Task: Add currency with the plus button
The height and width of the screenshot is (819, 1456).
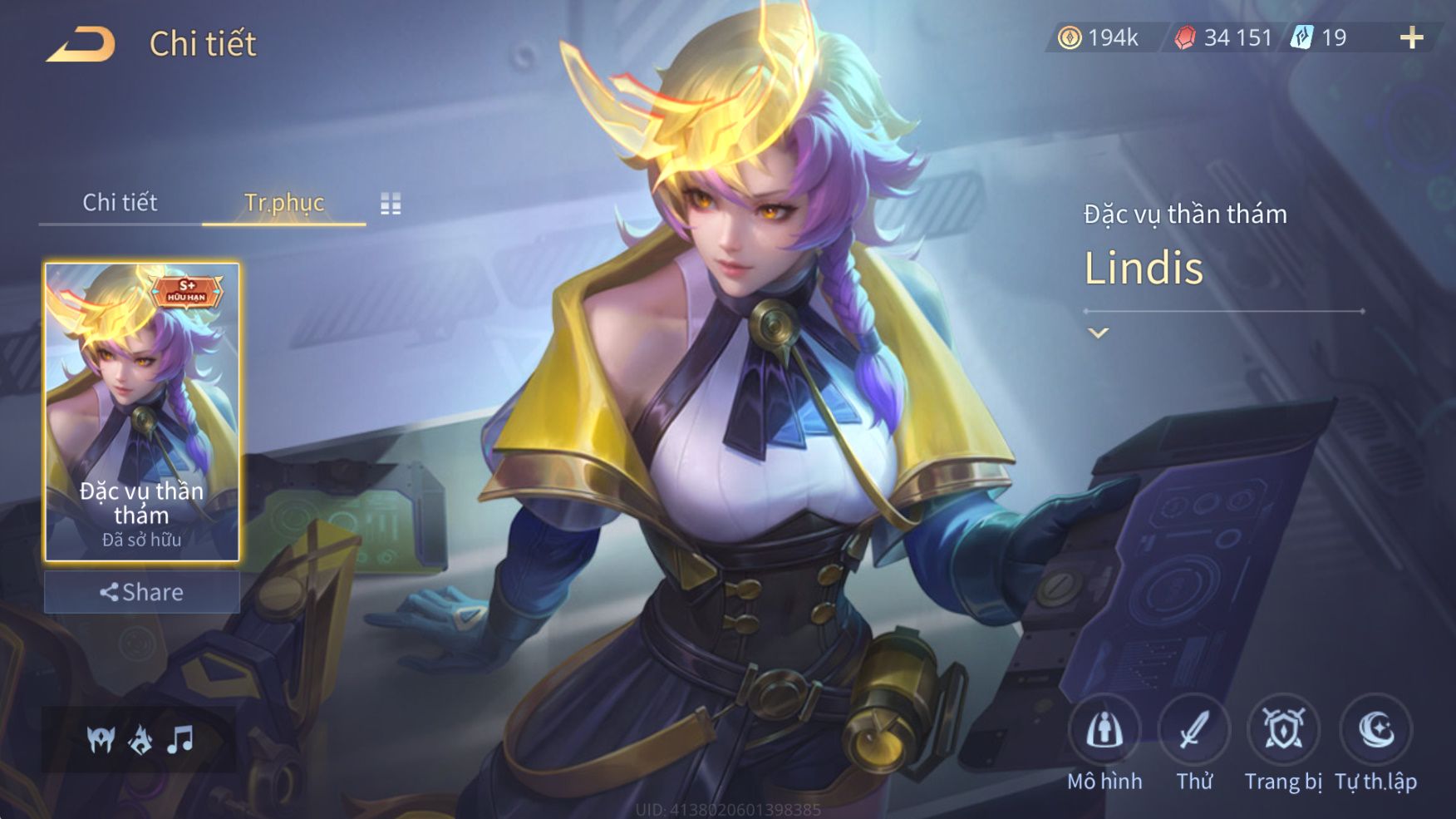Action: tap(1411, 37)
